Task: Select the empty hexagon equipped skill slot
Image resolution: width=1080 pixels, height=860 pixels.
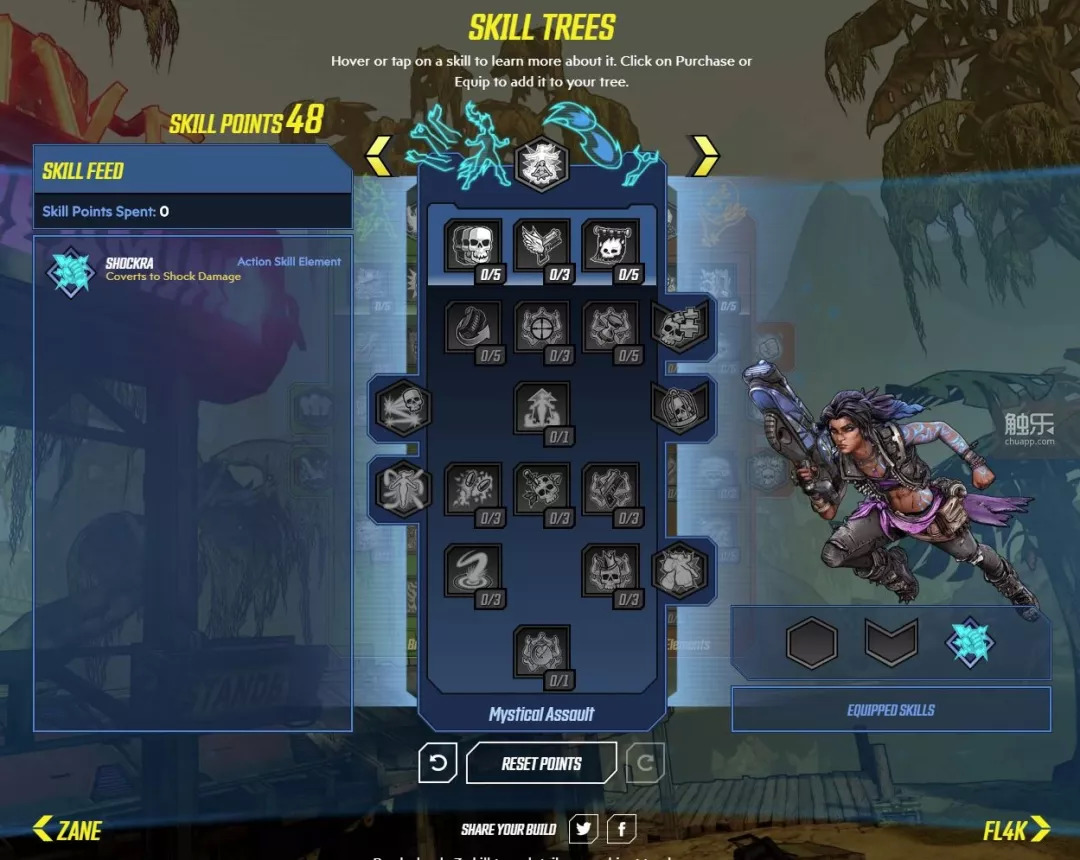Action: click(811, 642)
